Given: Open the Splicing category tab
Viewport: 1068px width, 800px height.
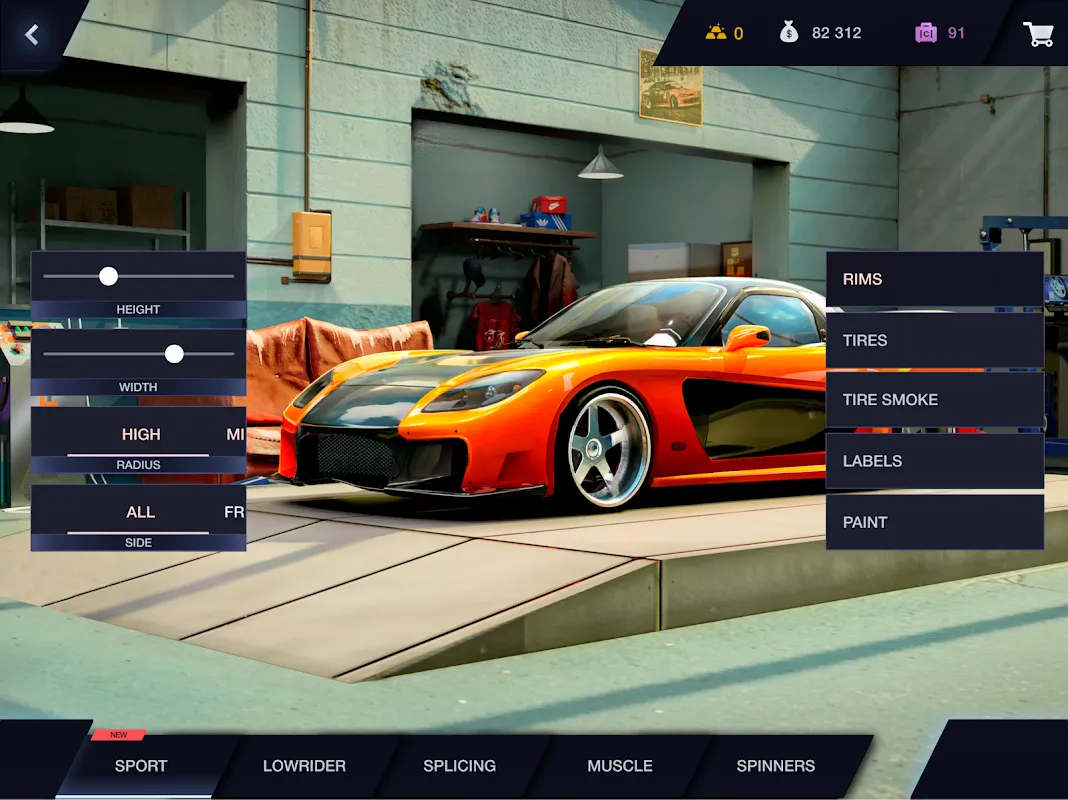Looking at the screenshot, I should 459,766.
